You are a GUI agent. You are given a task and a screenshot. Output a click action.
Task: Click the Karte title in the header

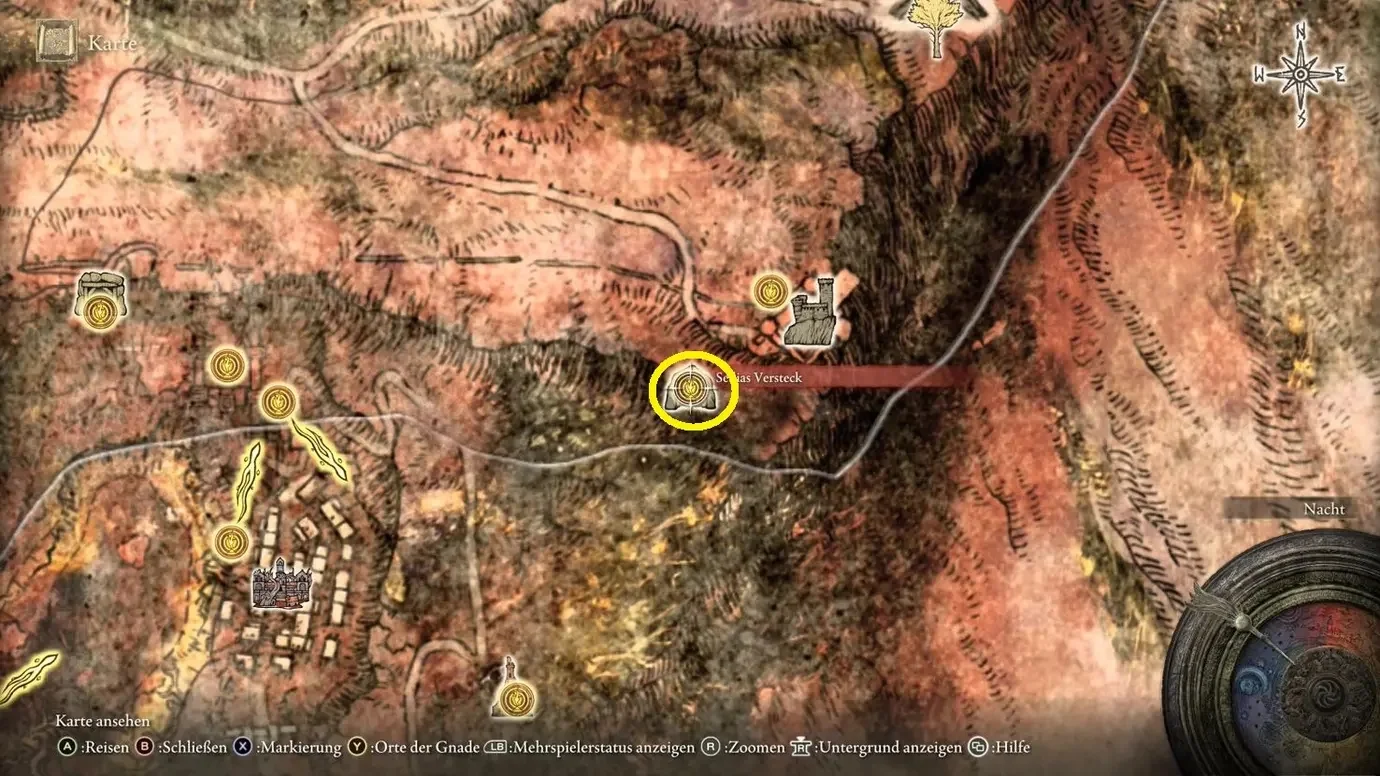(x=111, y=43)
